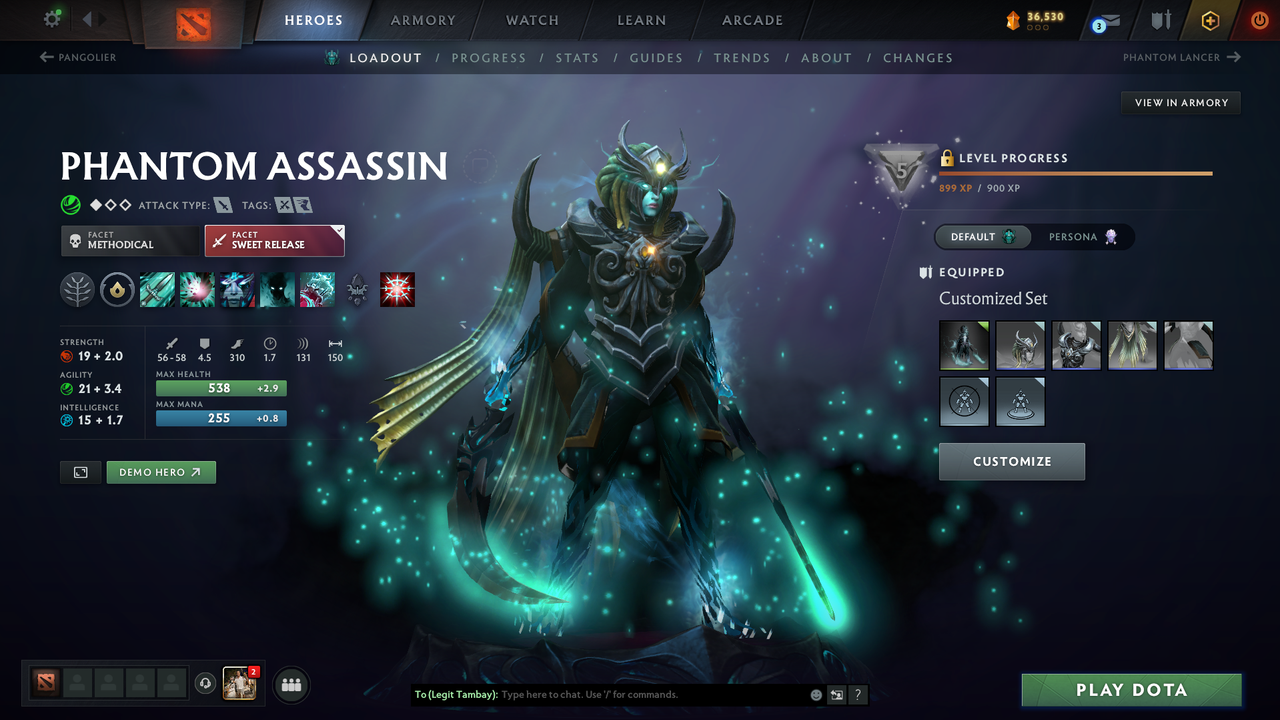Open the friends list grid icon

(x=290, y=684)
